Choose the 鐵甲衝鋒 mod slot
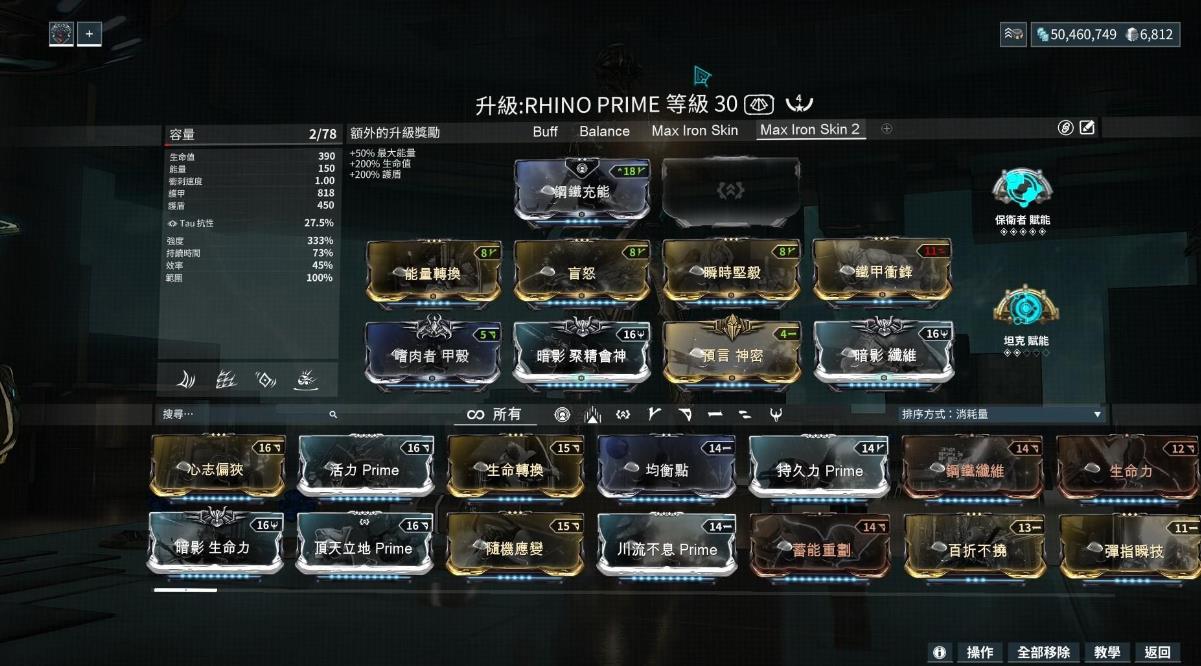The width and height of the screenshot is (1201, 666). coord(881,271)
